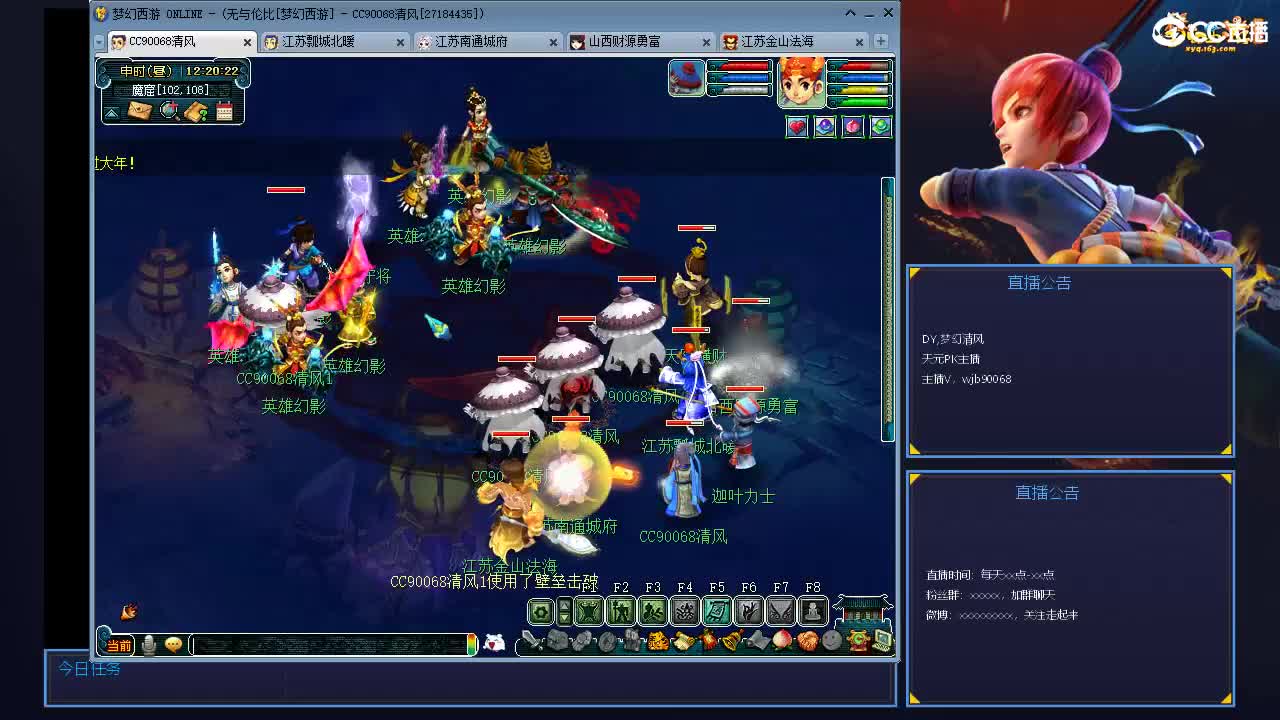Collapse the time panel with its arrow
Viewport: 1280px width, 720px height.
pyautogui.click(x=111, y=113)
